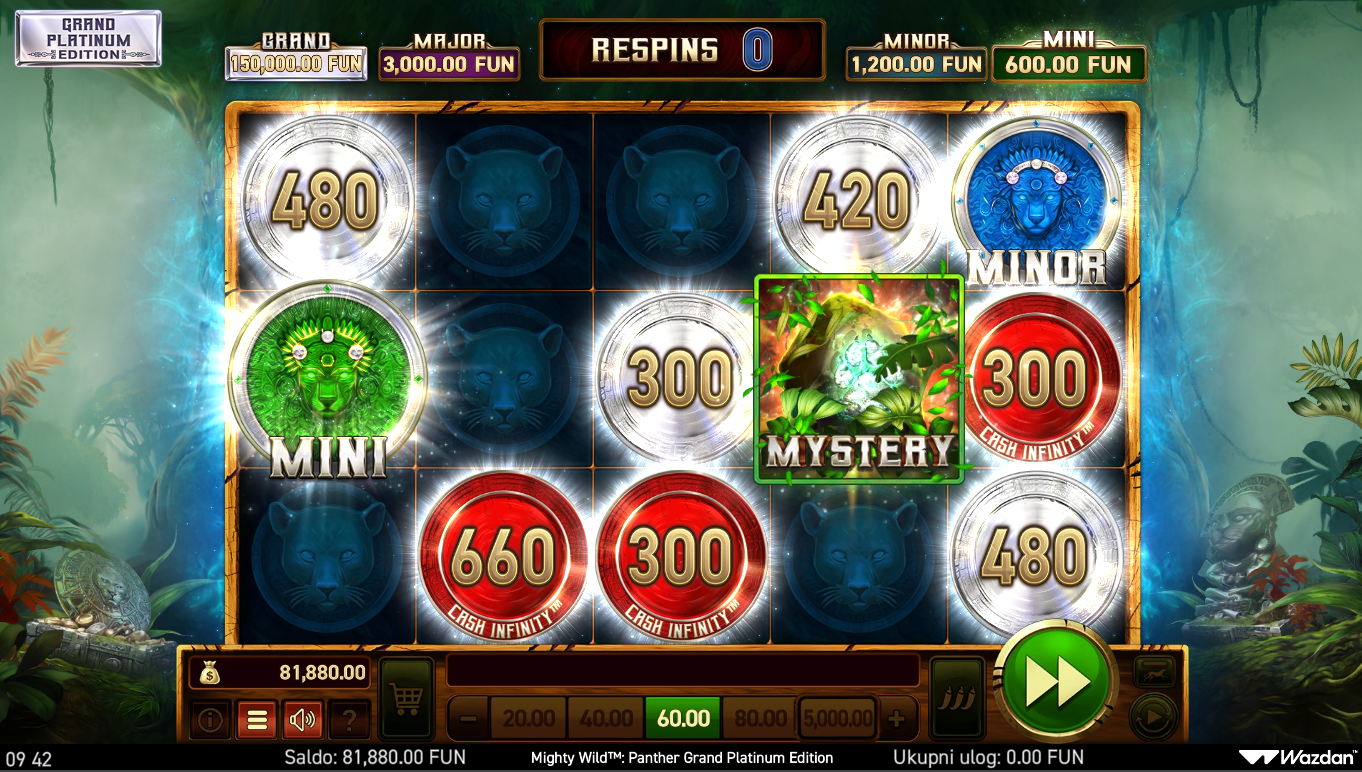1362x772 pixels.
Task: Increase the bet with the plus button
Action: [x=896, y=718]
